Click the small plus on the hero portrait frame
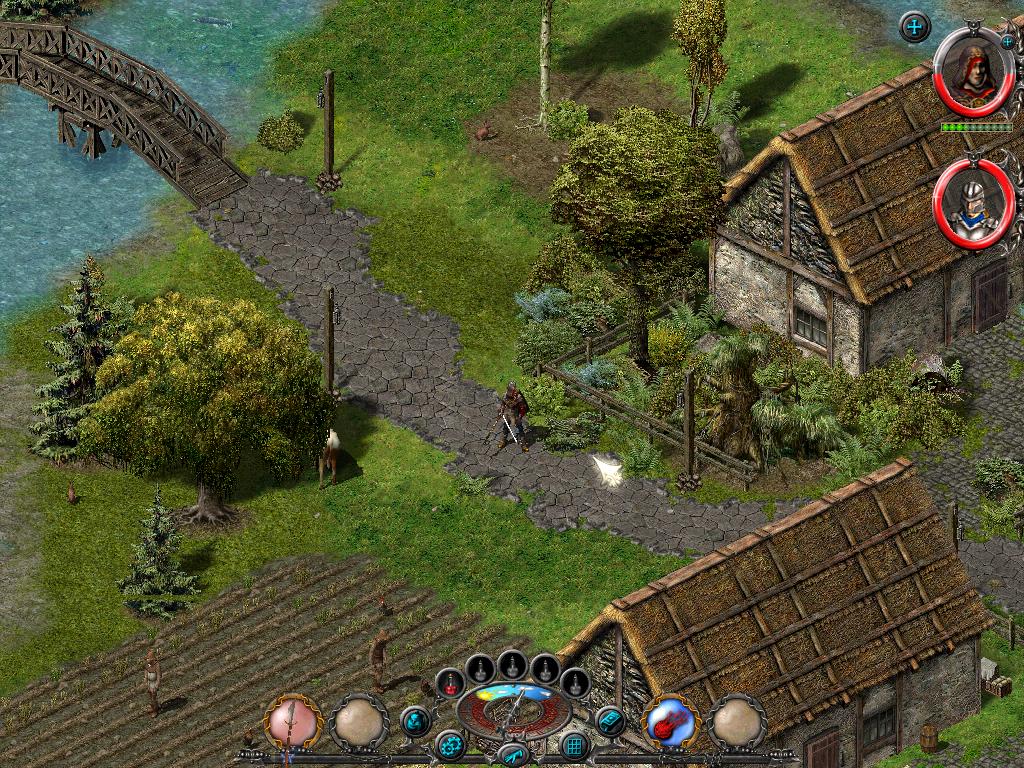This screenshot has height=768, width=1024. 1006,41
